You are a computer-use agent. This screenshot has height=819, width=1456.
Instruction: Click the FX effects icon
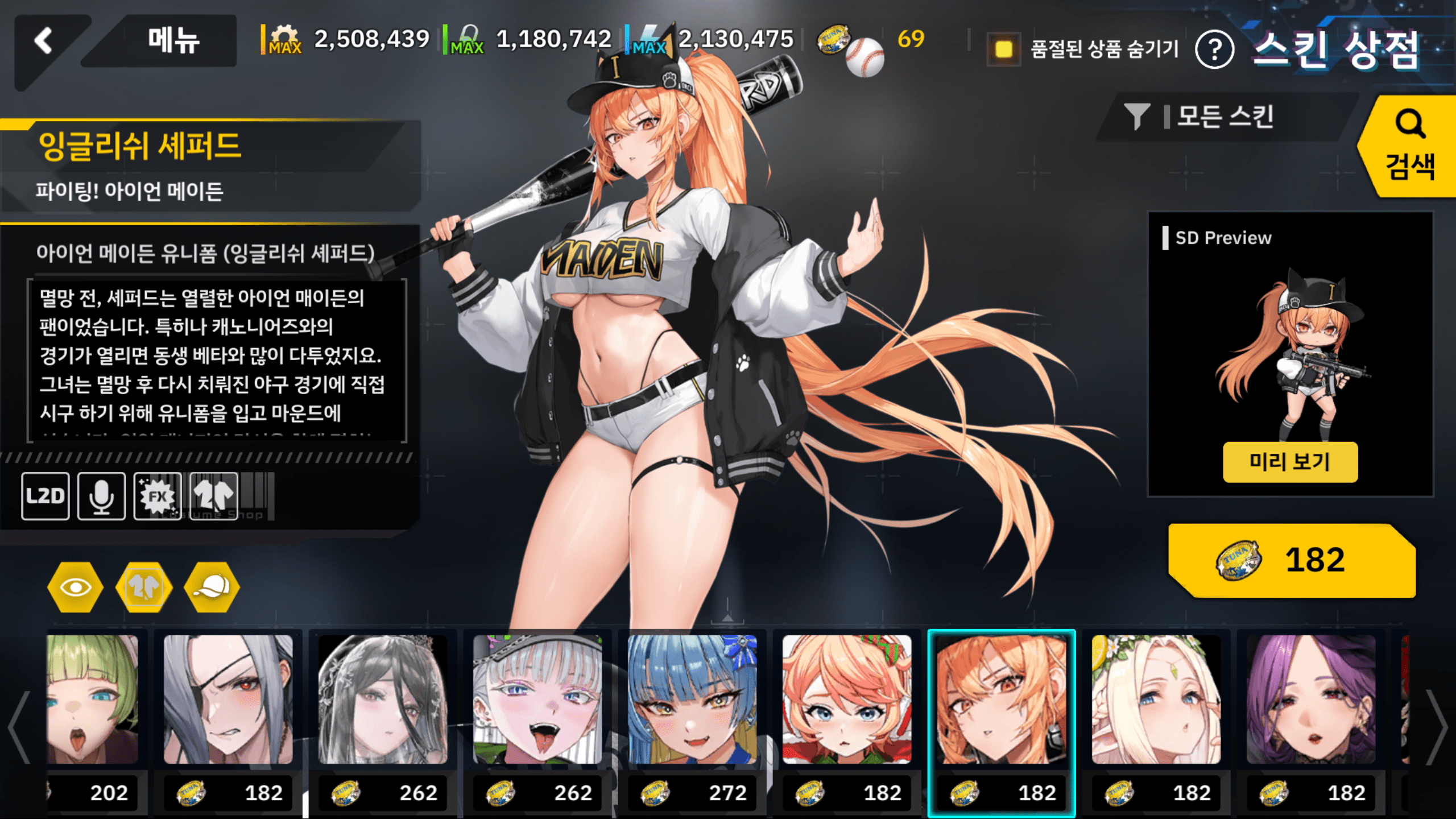click(158, 496)
